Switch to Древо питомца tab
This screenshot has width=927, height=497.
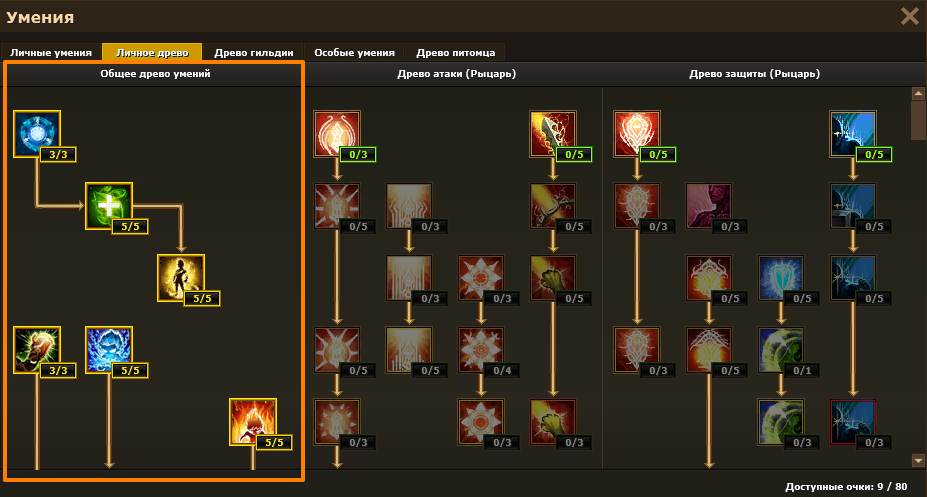pos(455,52)
